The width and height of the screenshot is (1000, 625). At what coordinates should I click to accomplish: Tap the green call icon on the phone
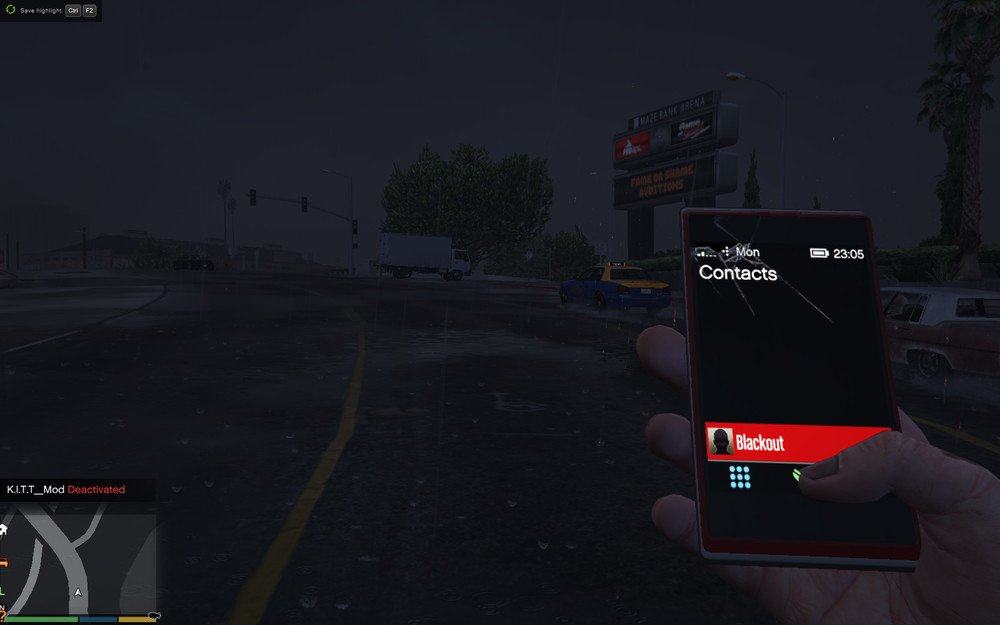tap(798, 474)
